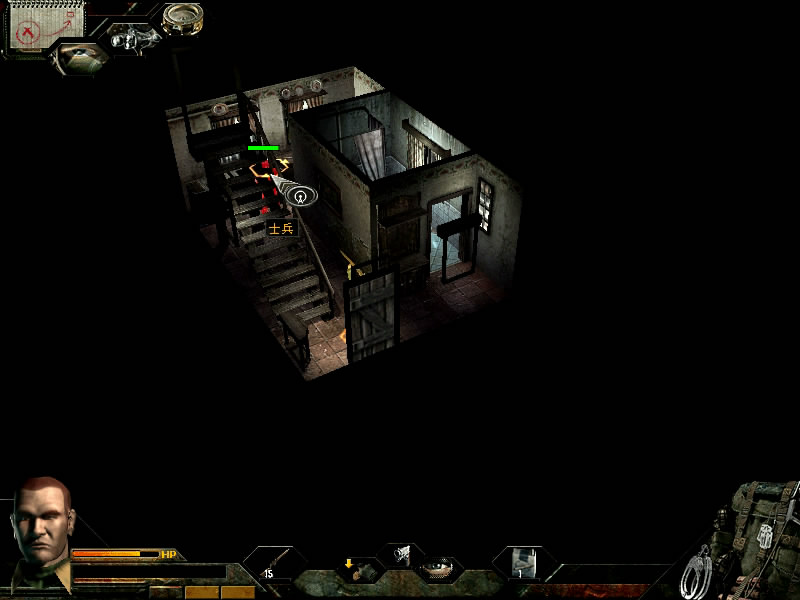Toggle the eye icon in the bottom bar

pyautogui.click(x=437, y=569)
